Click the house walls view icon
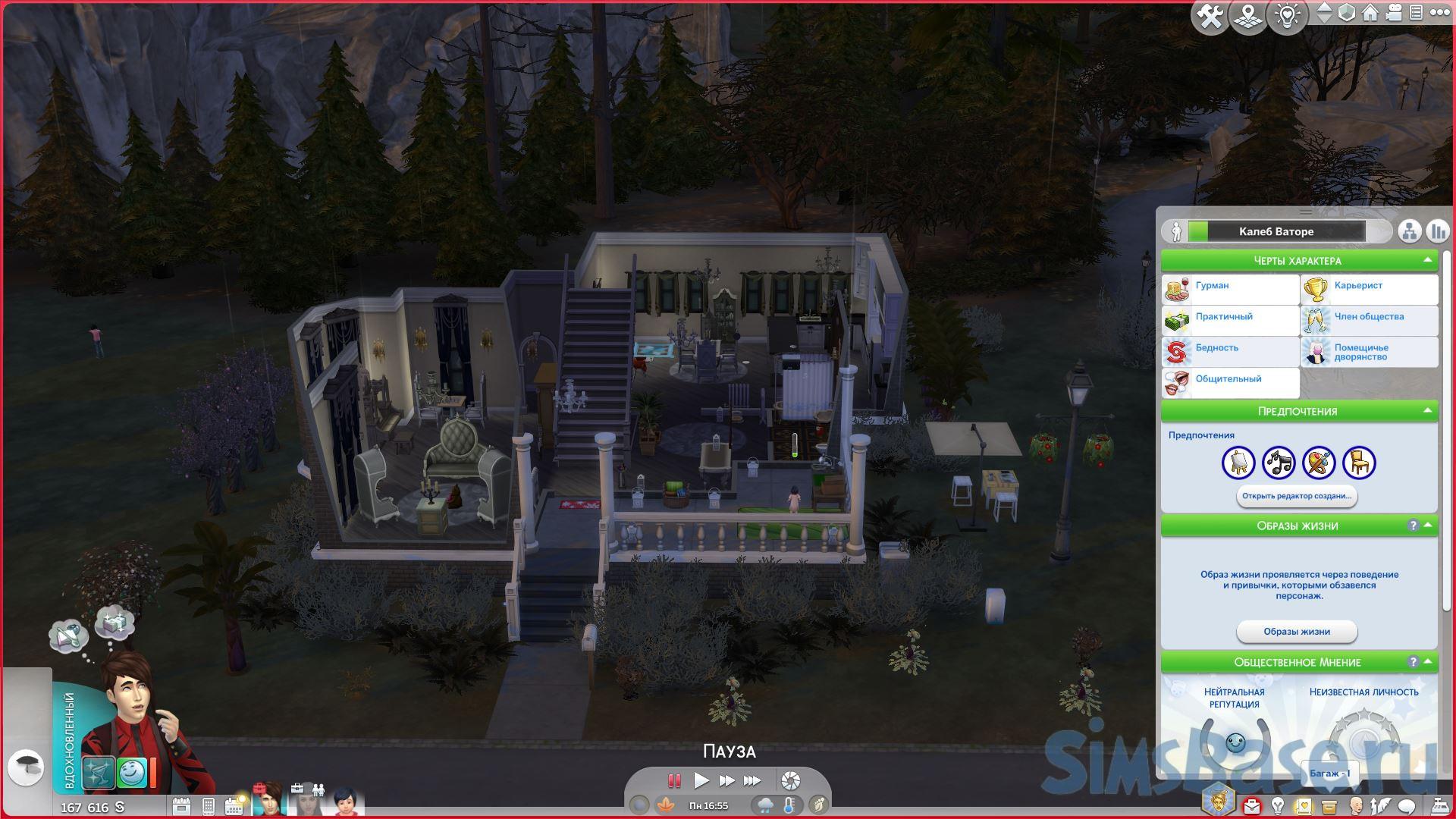This screenshot has width=1456, height=819. click(1370, 13)
